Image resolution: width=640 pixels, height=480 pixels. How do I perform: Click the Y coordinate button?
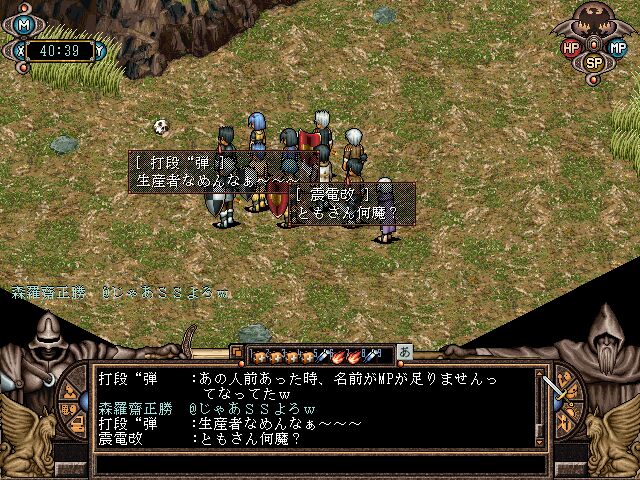coord(103,46)
